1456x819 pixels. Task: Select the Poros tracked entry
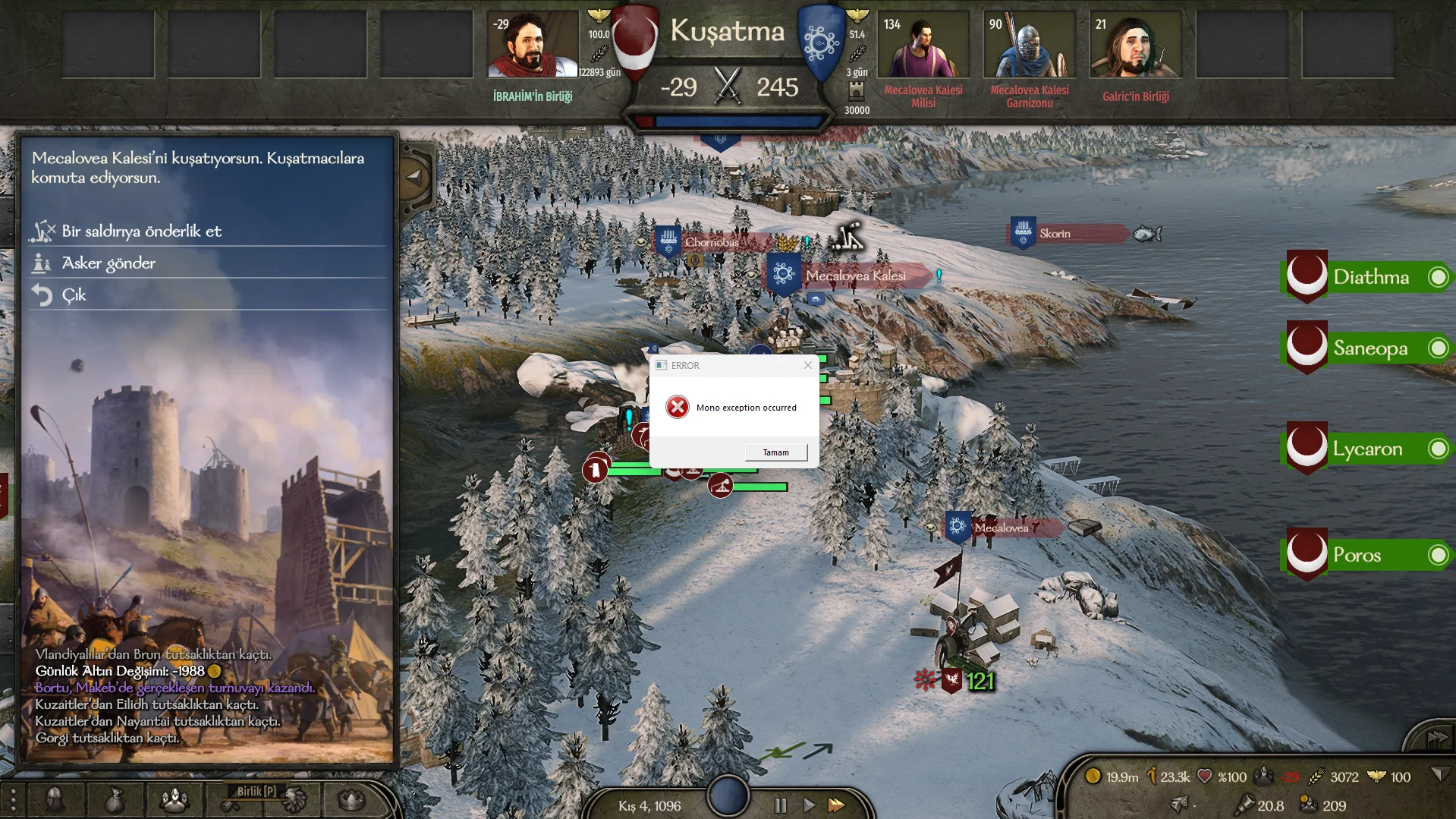coord(1357,555)
